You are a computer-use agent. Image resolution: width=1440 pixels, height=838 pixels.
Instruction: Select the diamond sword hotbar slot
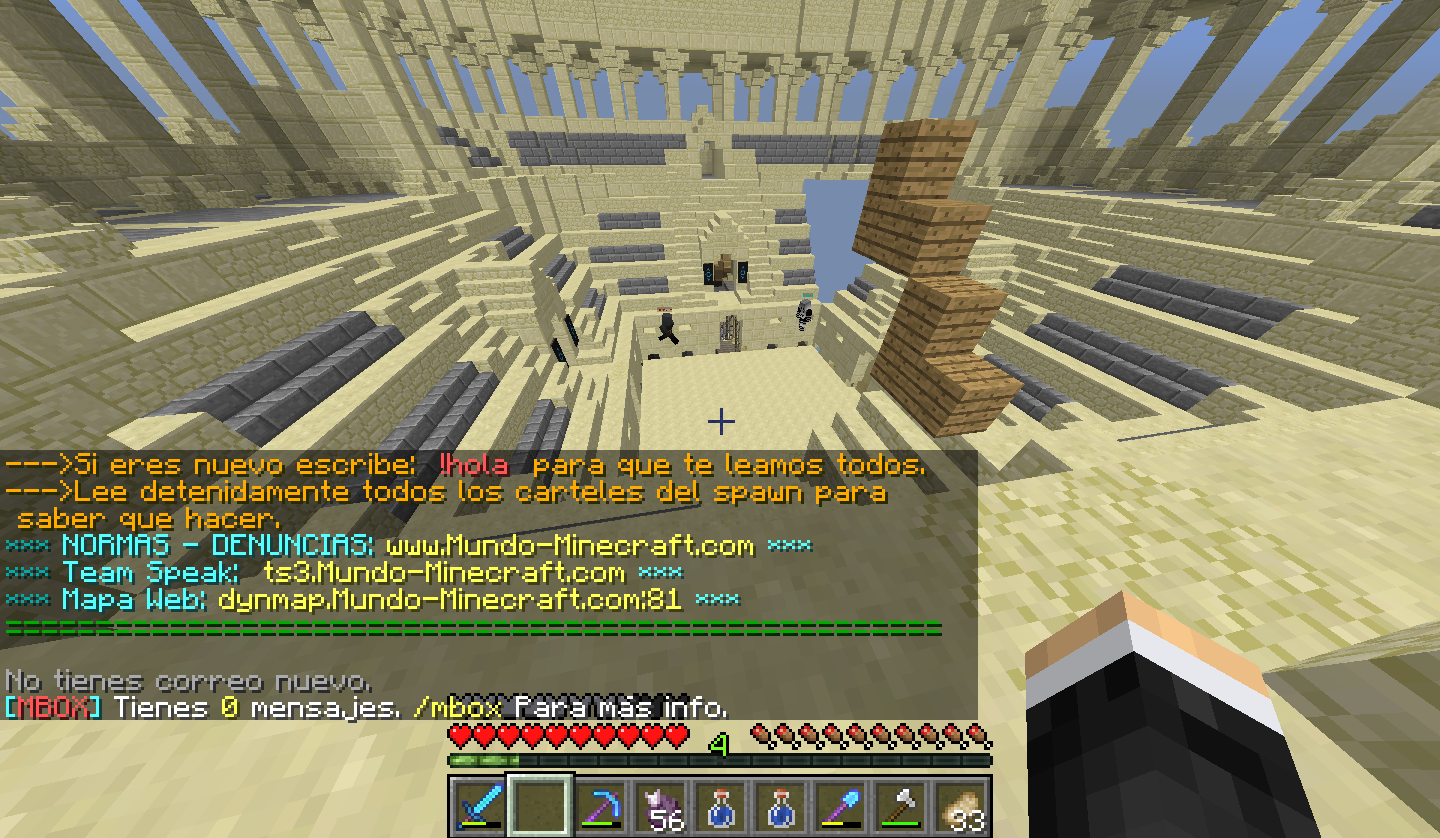click(x=476, y=806)
